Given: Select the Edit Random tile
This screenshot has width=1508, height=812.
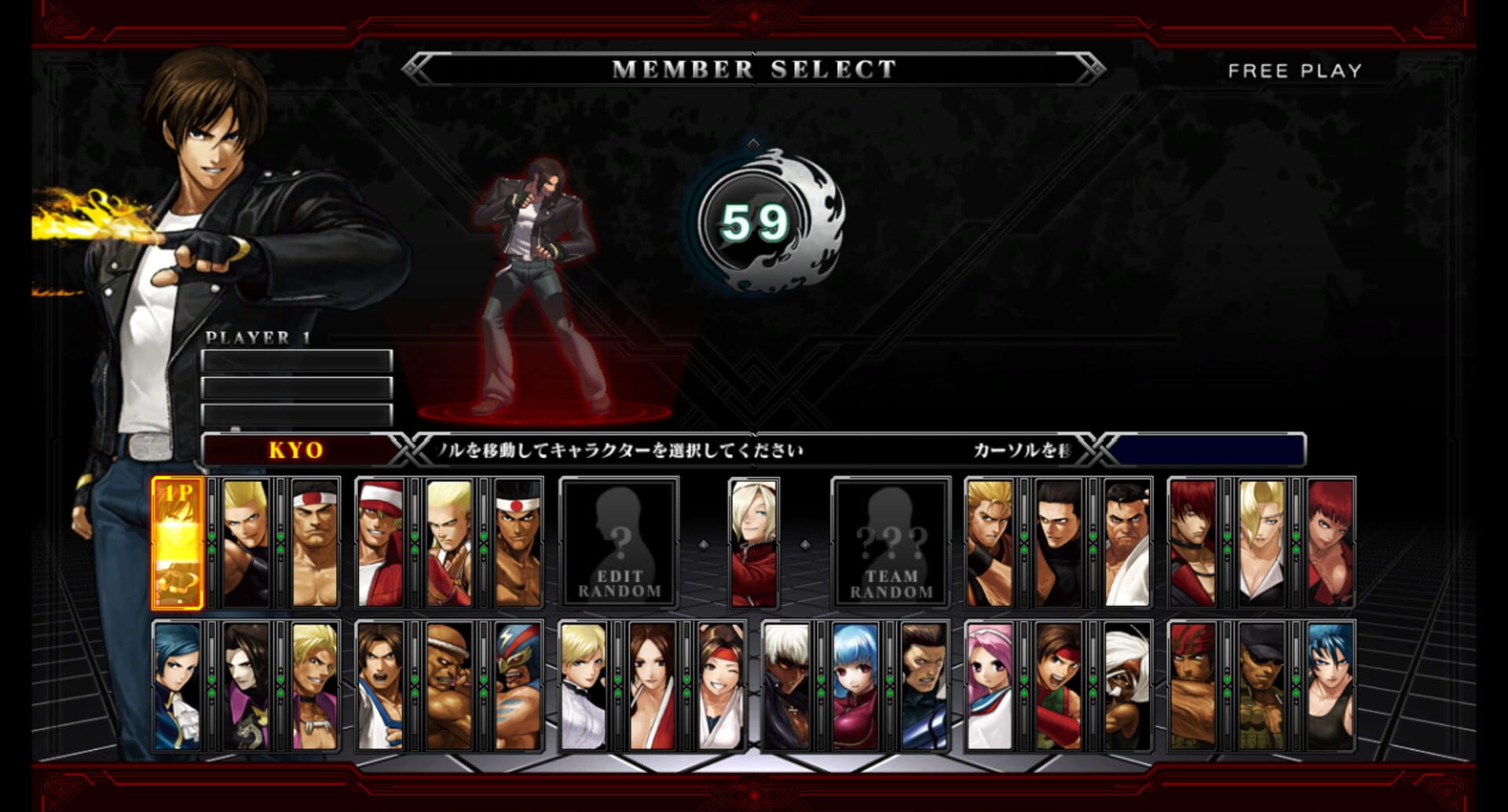Looking at the screenshot, I should coord(619,543).
